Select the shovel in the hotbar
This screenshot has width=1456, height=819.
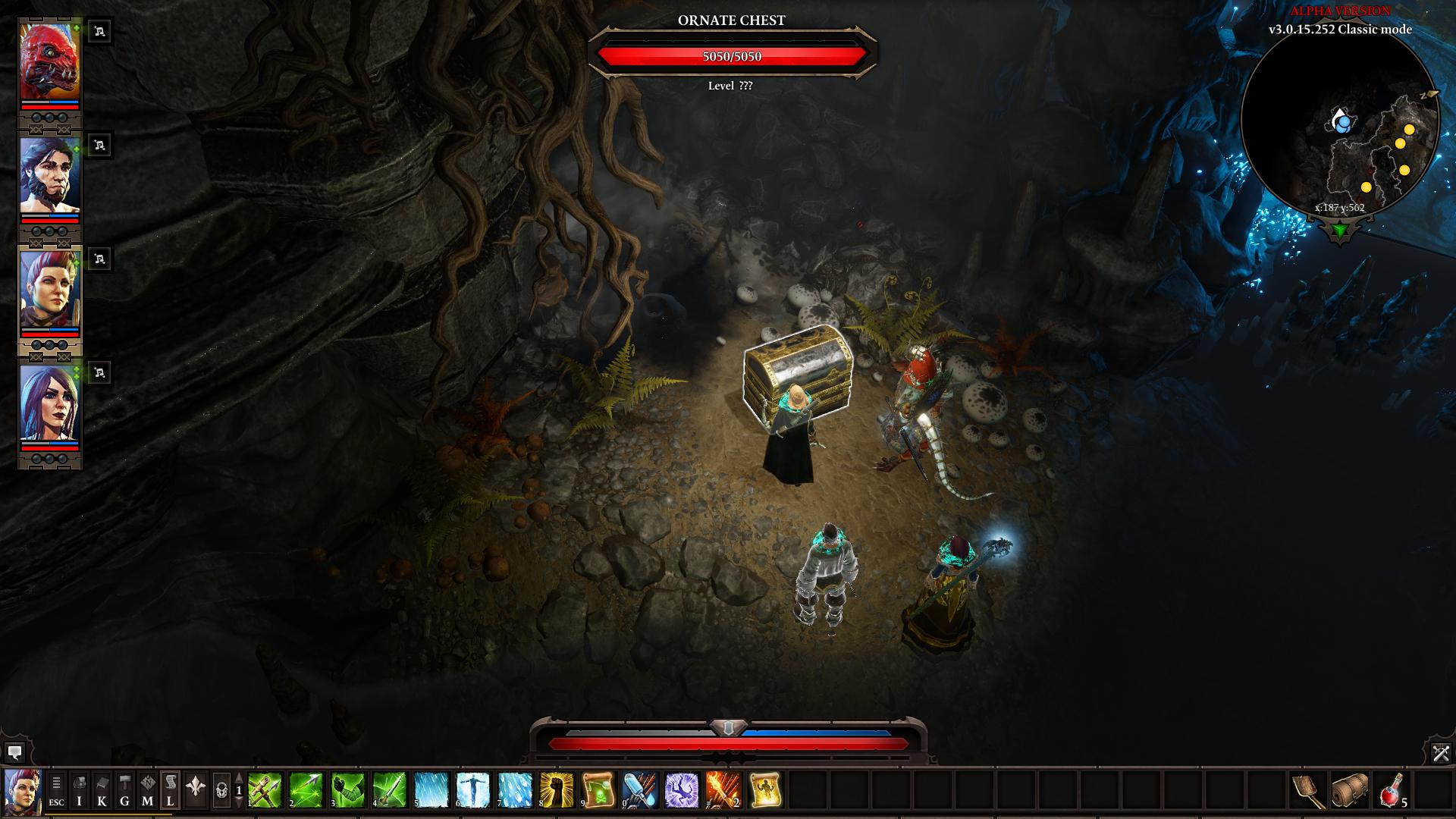click(1308, 790)
